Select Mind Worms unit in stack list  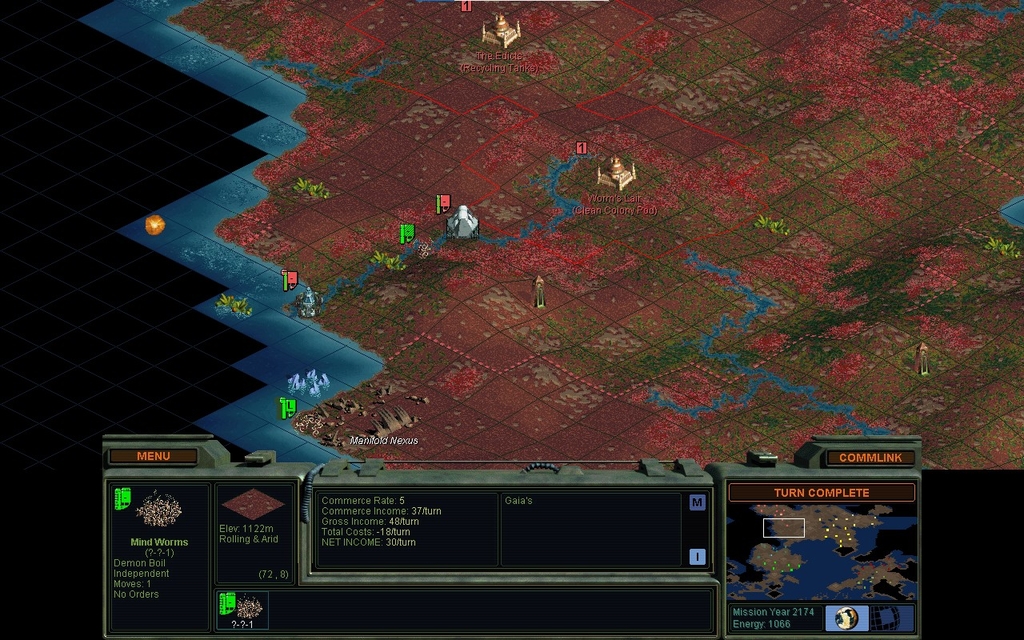(243, 607)
